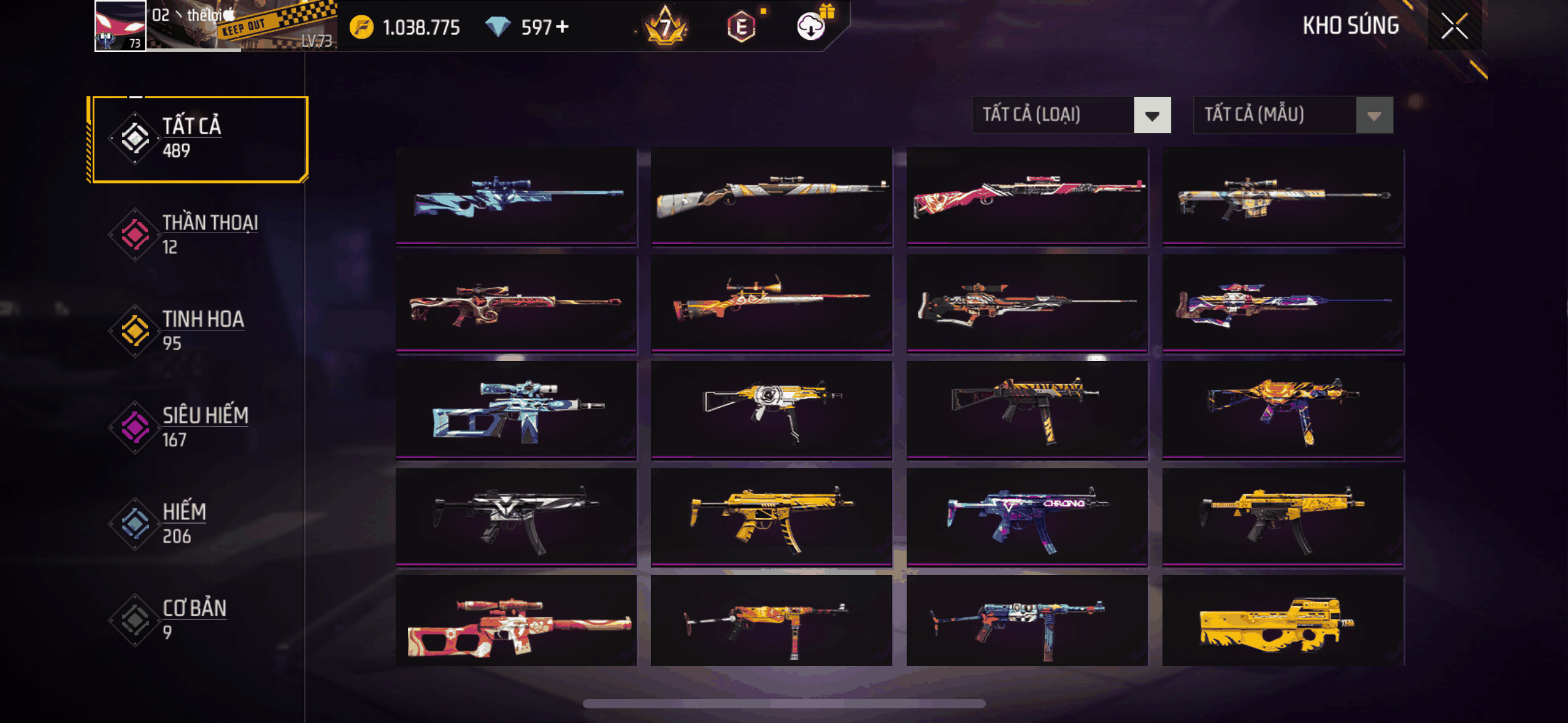Screen dimensions: 1568x723
Task: Open the player profile avatar
Action: click(x=120, y=26)
